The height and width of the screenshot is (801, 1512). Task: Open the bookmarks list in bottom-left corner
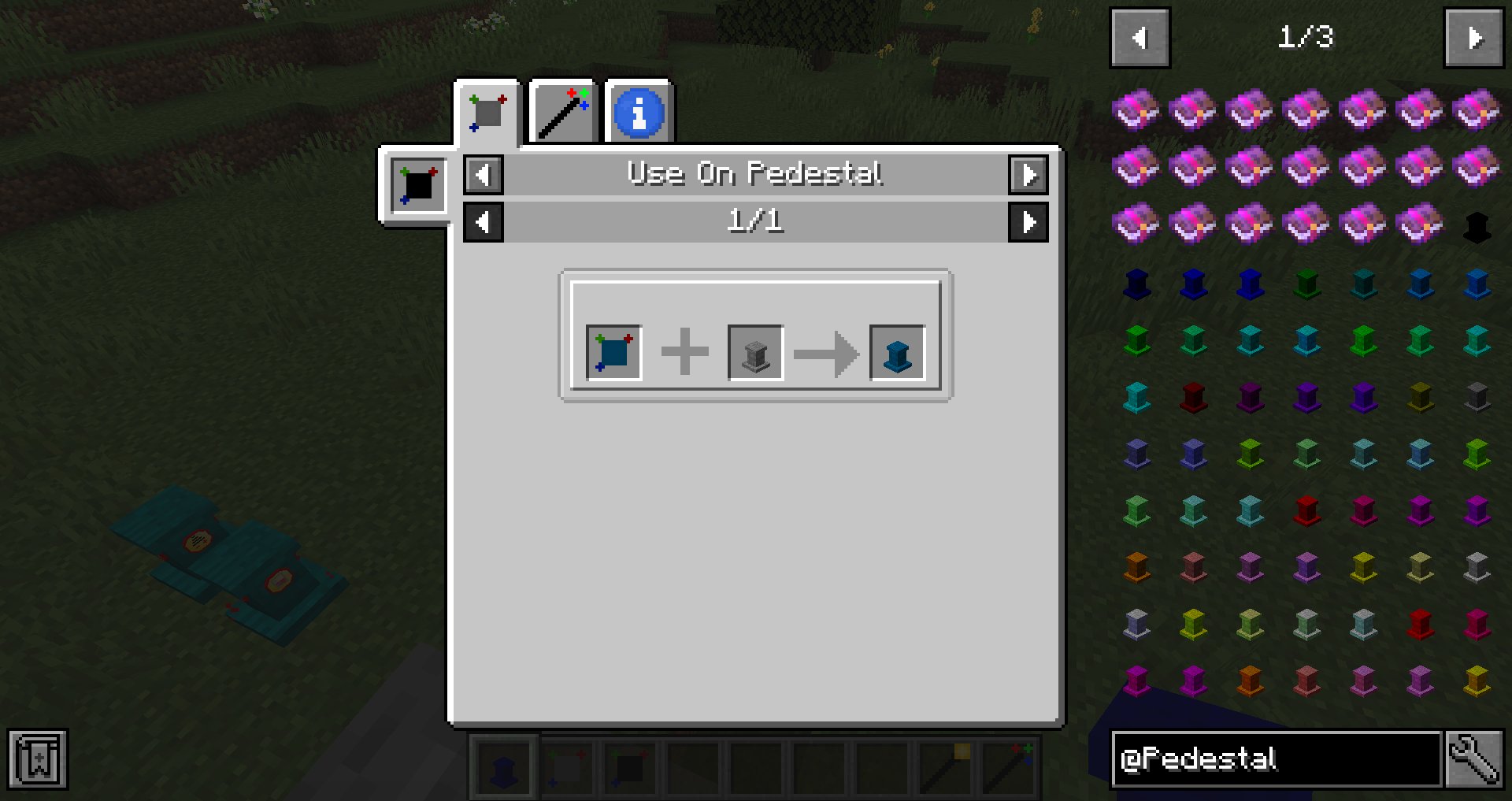[37, 758]
